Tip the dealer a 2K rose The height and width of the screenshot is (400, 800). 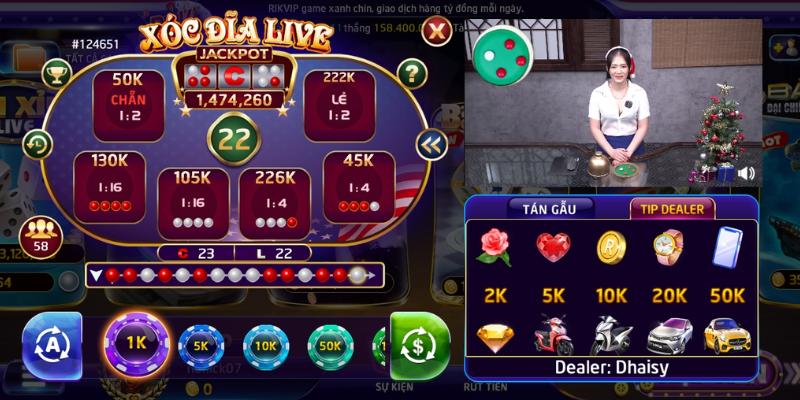pos(495,247)
